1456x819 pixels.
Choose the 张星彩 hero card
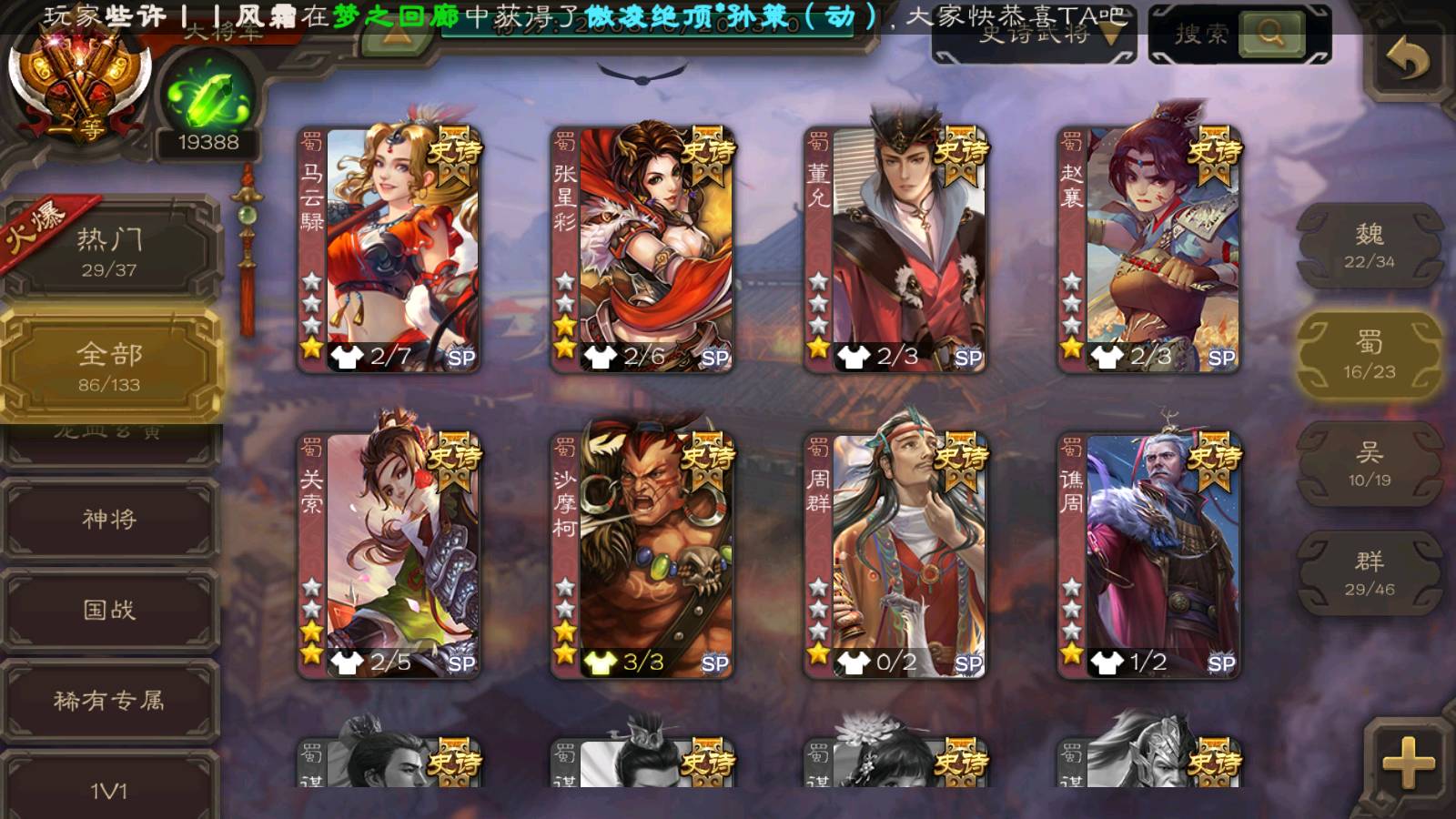(x=642, y=249)
